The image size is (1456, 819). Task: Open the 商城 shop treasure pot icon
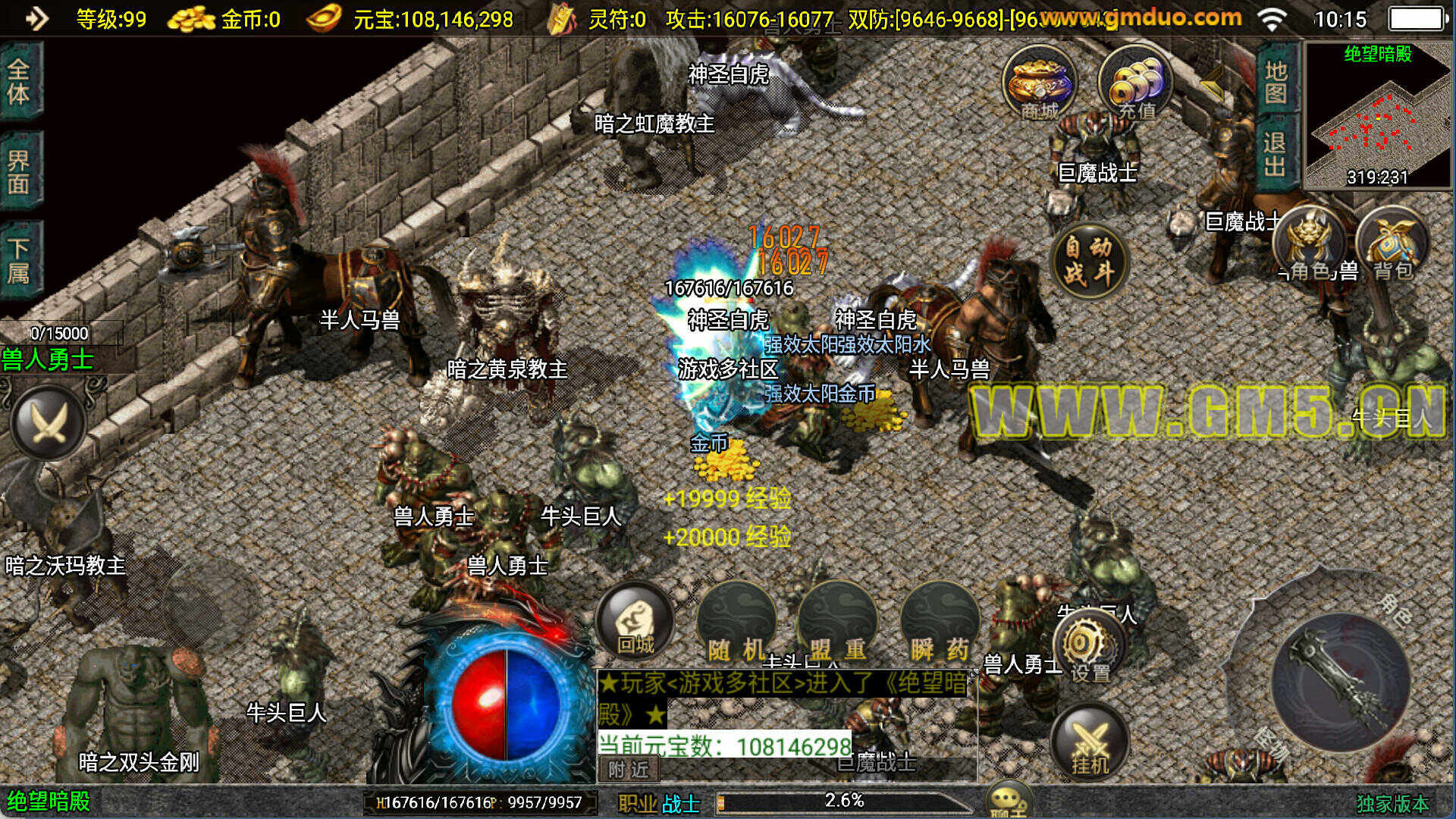pos(1038,82)
